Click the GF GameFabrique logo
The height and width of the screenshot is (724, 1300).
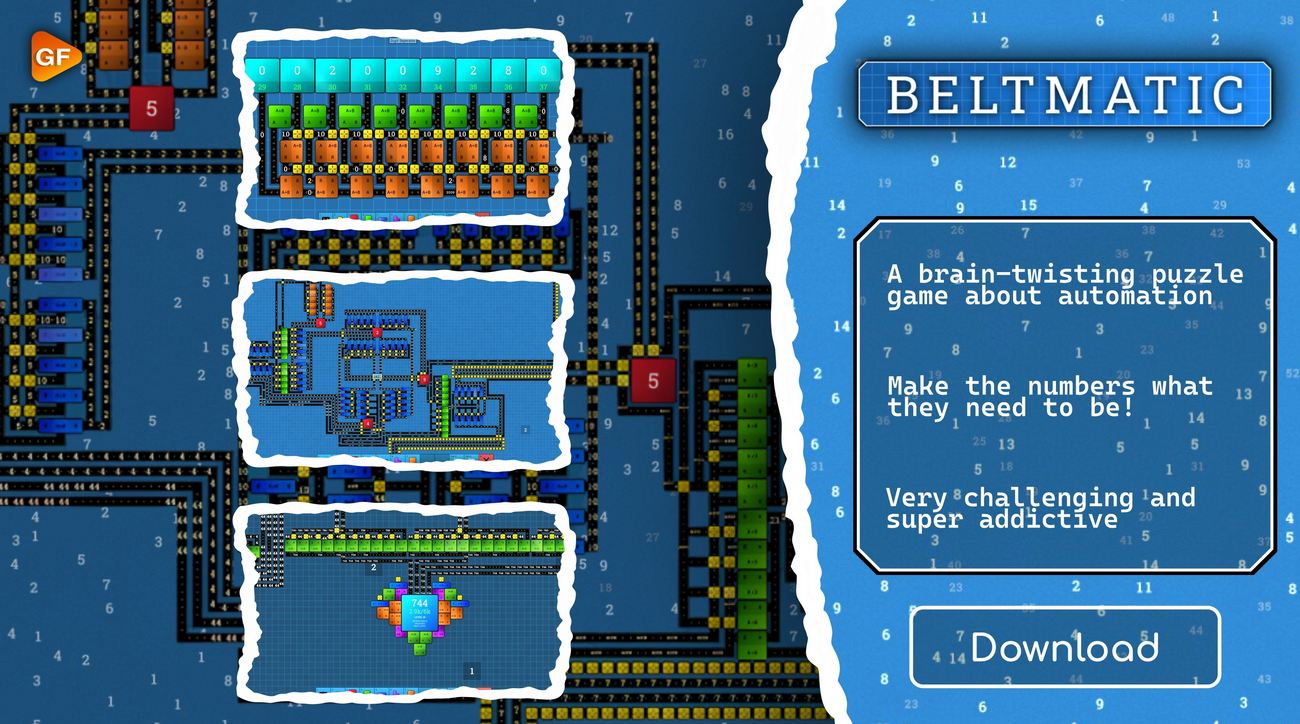[53, 57]
